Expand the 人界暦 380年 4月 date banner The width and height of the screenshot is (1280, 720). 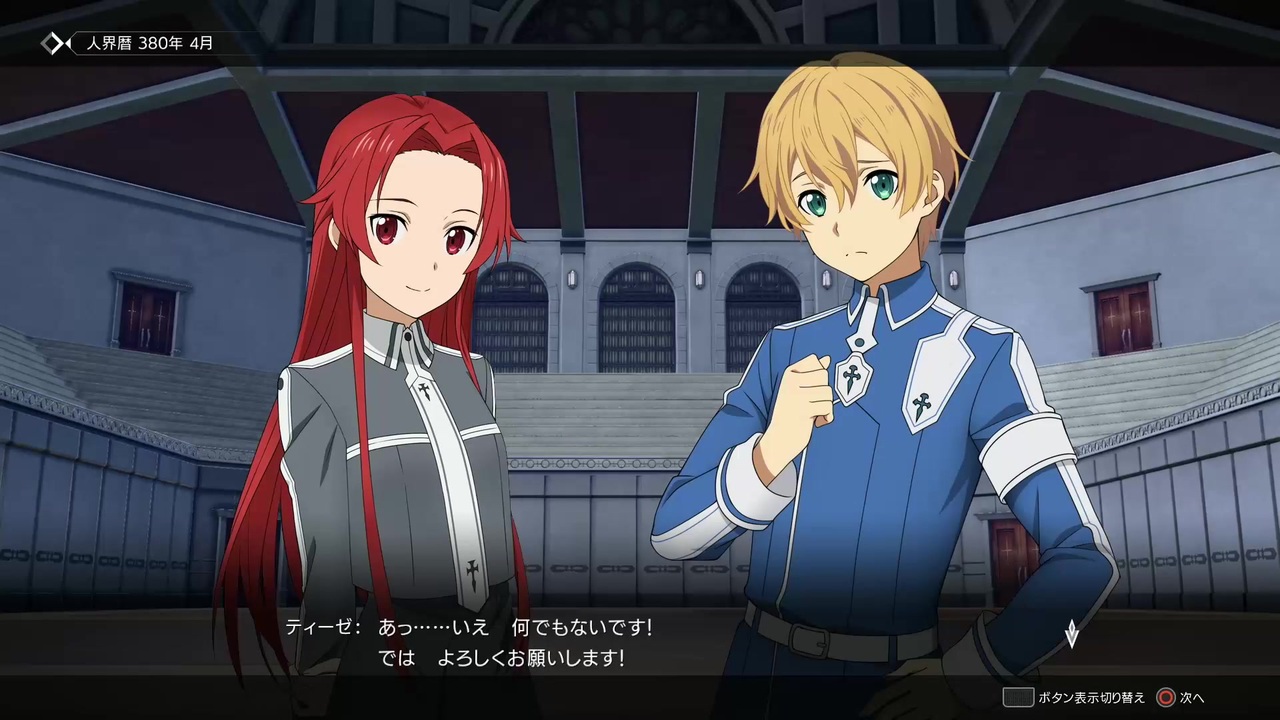coord(148,43)
